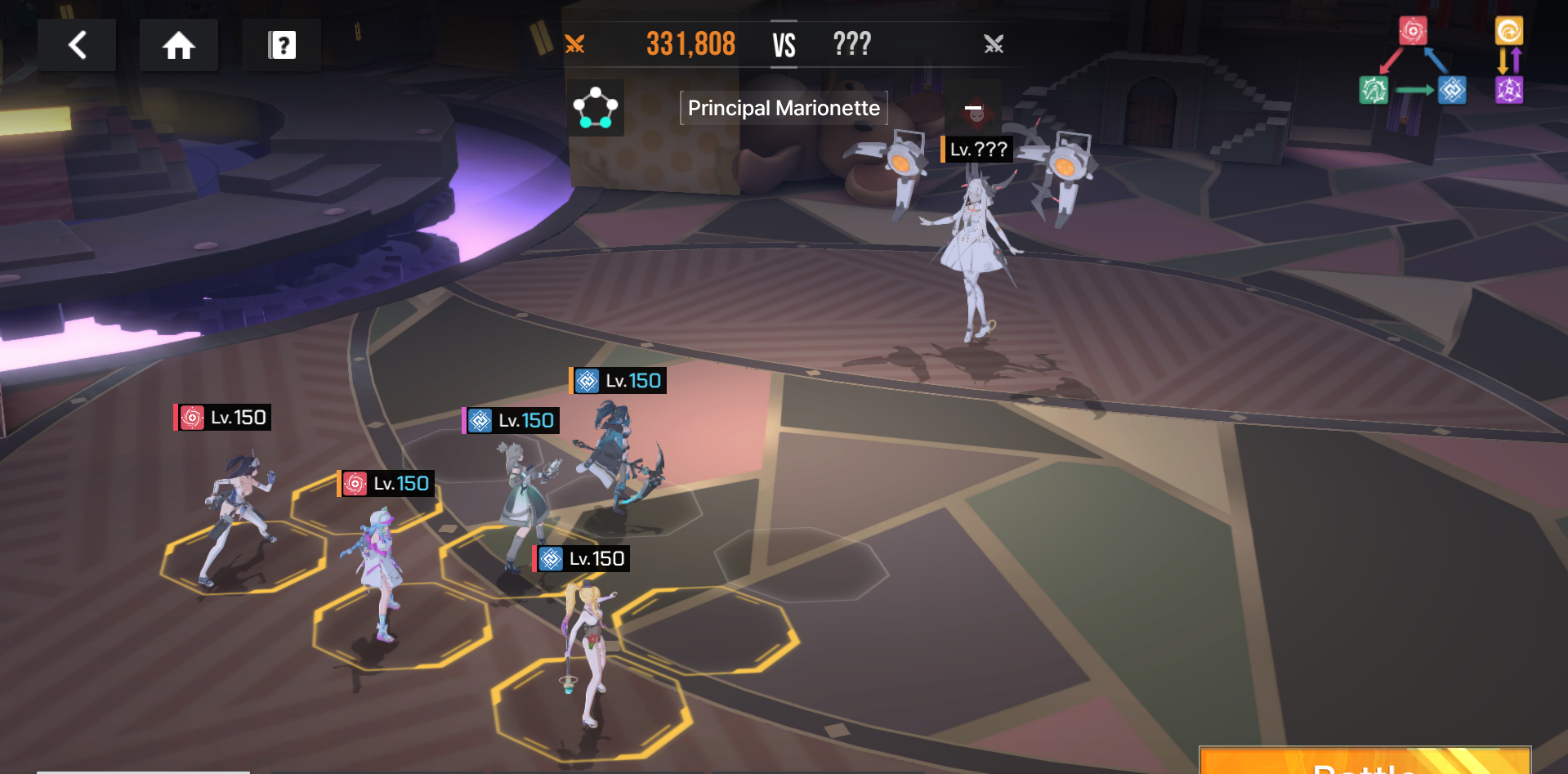1568x774 pixels.
Task: Open the question mark help book
Action: pyautogui.click(x=282, y=45)
